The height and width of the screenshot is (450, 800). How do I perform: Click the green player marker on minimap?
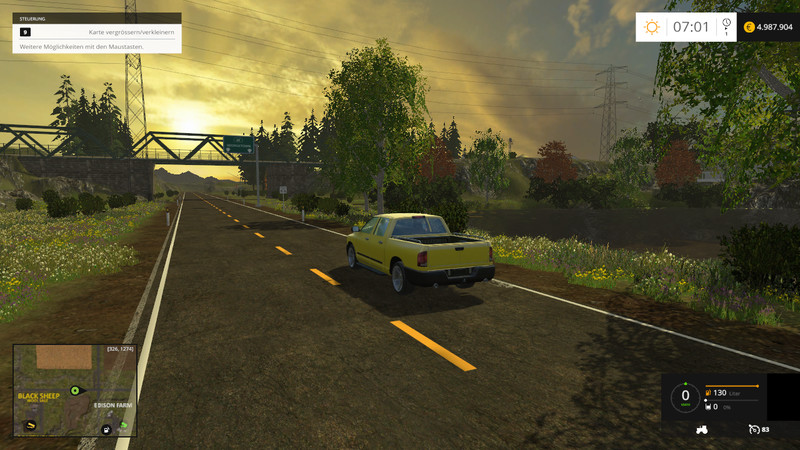[x=74, y=390]
